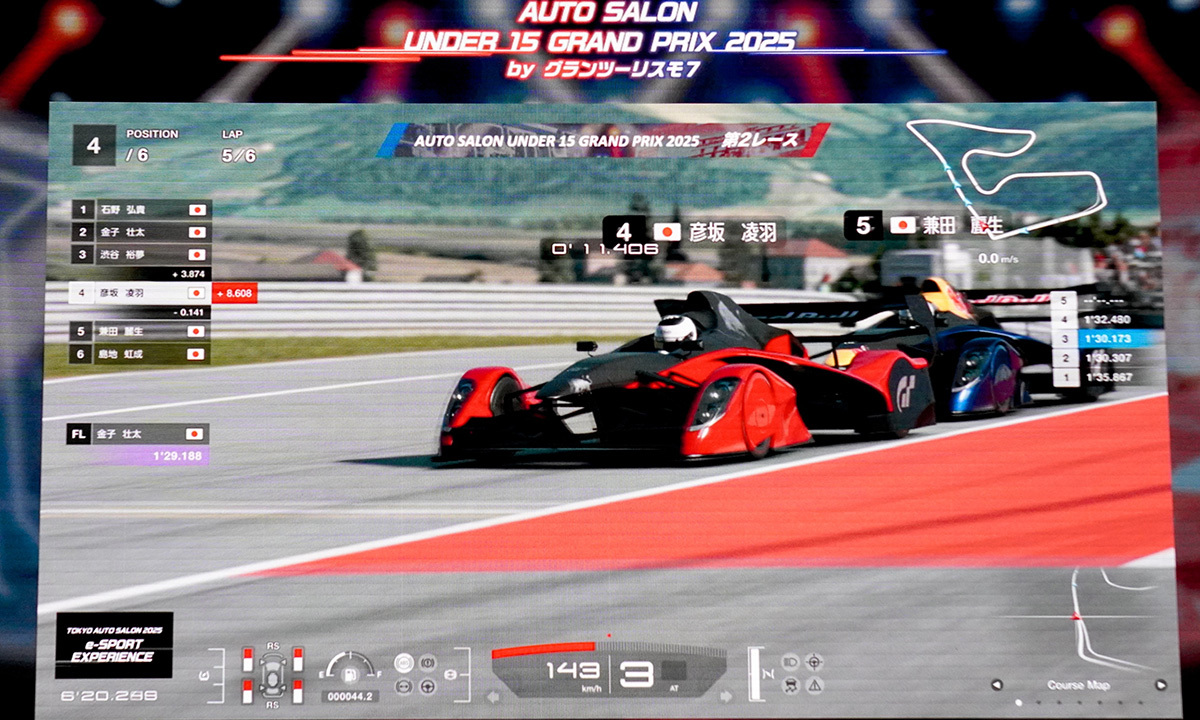Select the sixth-place driver row
The width and height of the screenshot is (1200, 720).
tap(138, 353)
